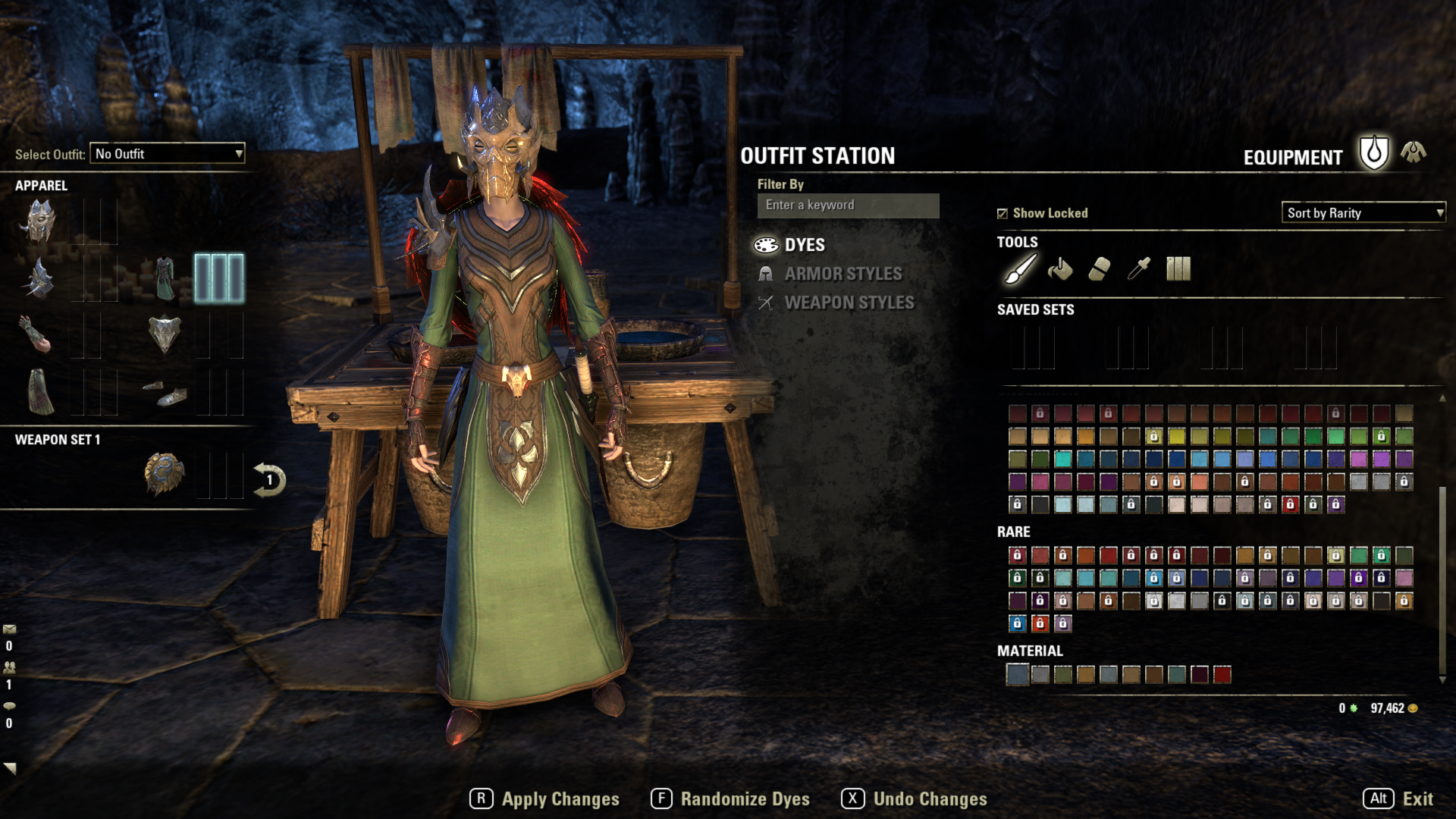Screen dimensions: 1456x819
Task: Open the Sort by Rarity dropdown
Action: coord(1361,213)
